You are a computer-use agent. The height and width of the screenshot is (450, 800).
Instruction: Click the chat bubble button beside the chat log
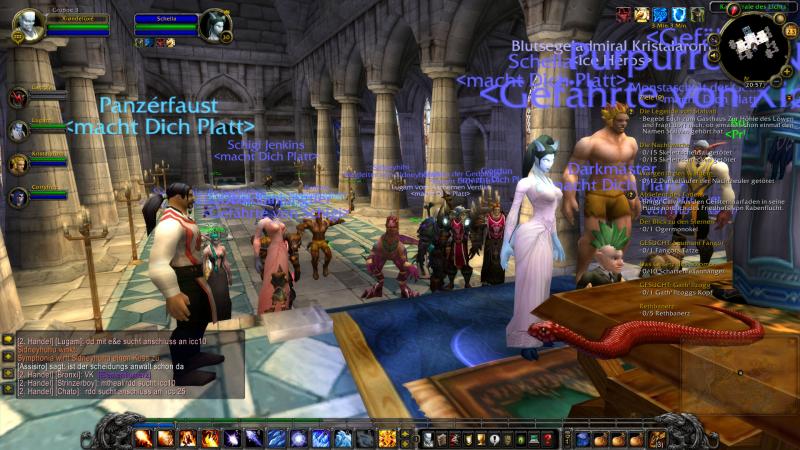pos(7,341)
